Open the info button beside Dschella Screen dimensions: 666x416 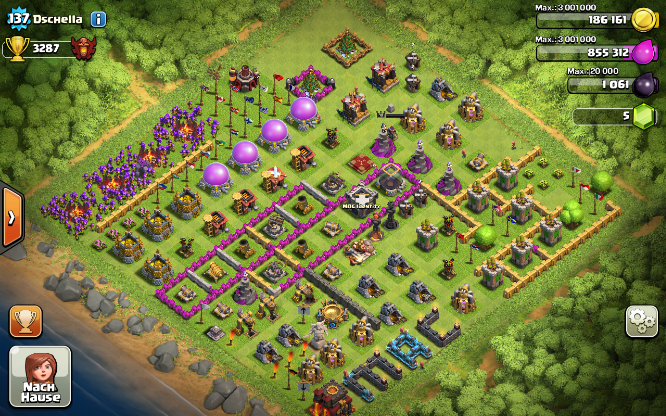[98, 19]
